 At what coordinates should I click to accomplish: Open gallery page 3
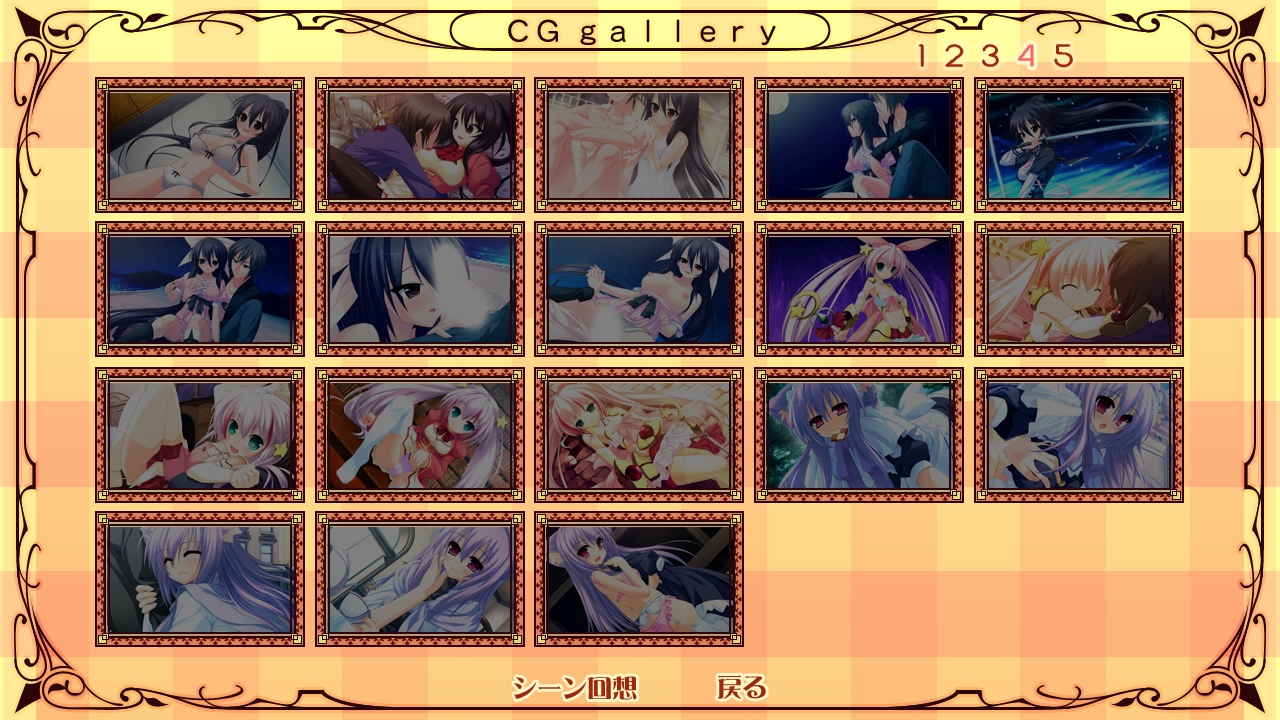point(990,56)
